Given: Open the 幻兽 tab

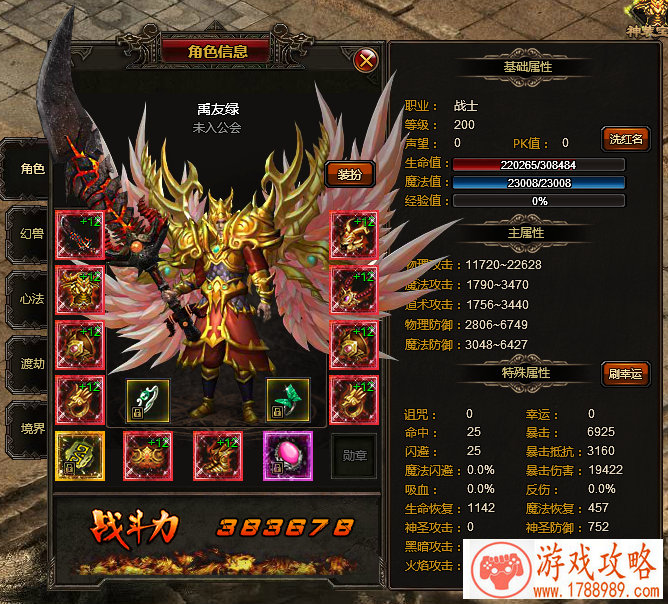Looking at the screenshot, I should coord(30,234).
